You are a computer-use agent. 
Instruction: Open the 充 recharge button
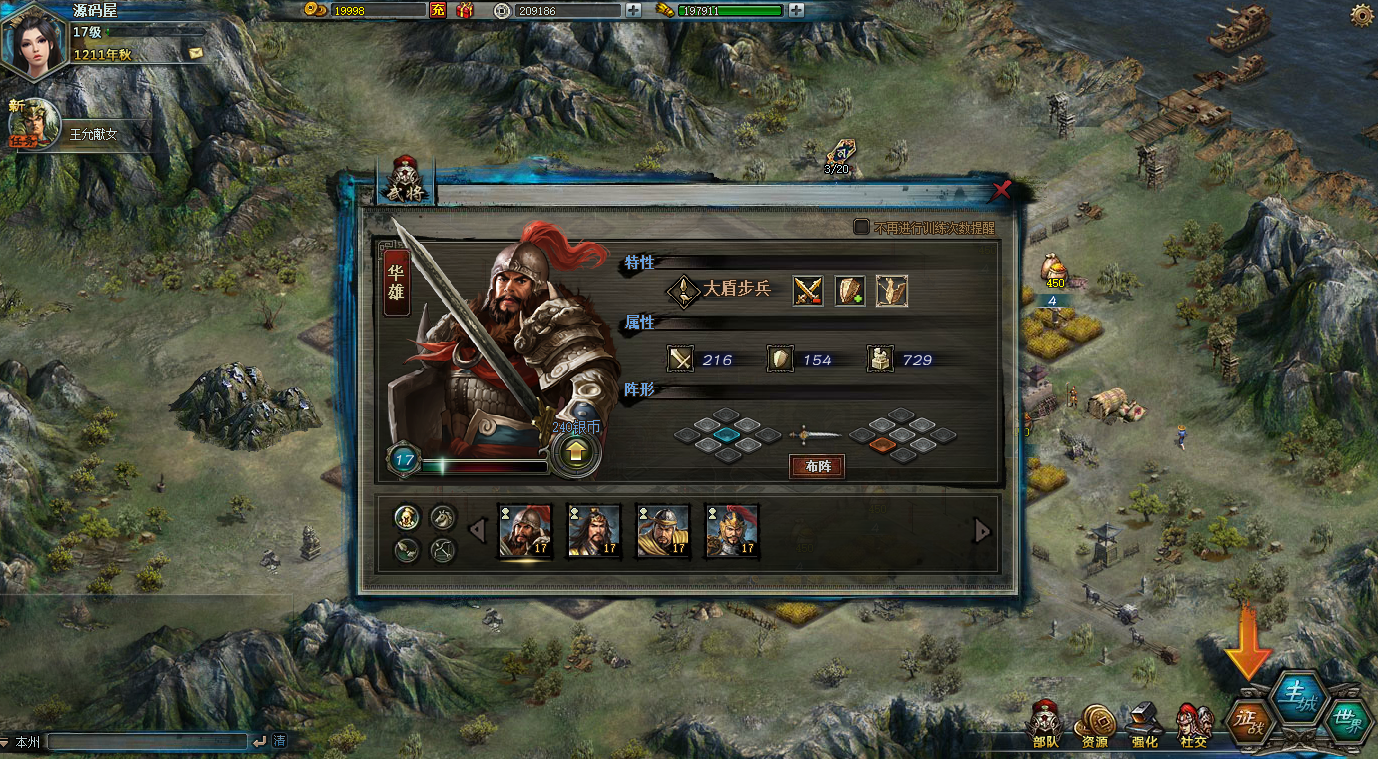pos(438,10)
